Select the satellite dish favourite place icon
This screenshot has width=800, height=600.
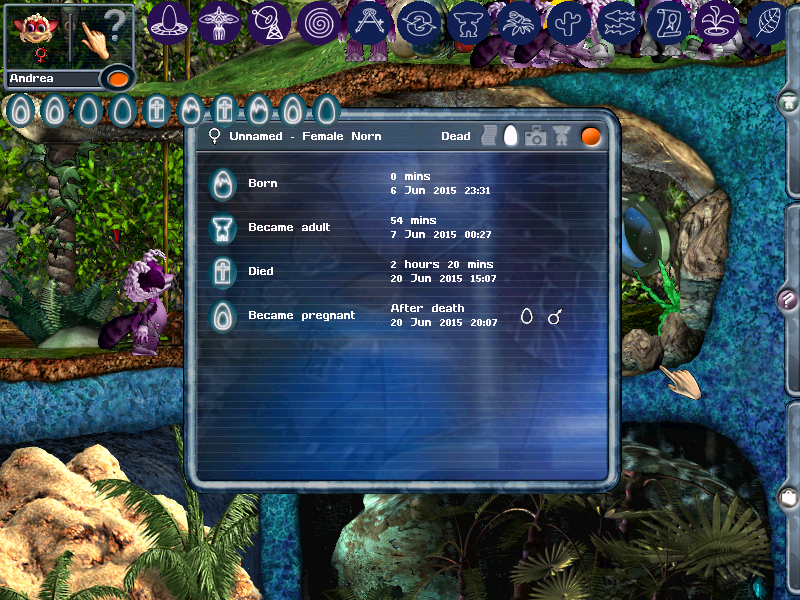pos(269,22)
